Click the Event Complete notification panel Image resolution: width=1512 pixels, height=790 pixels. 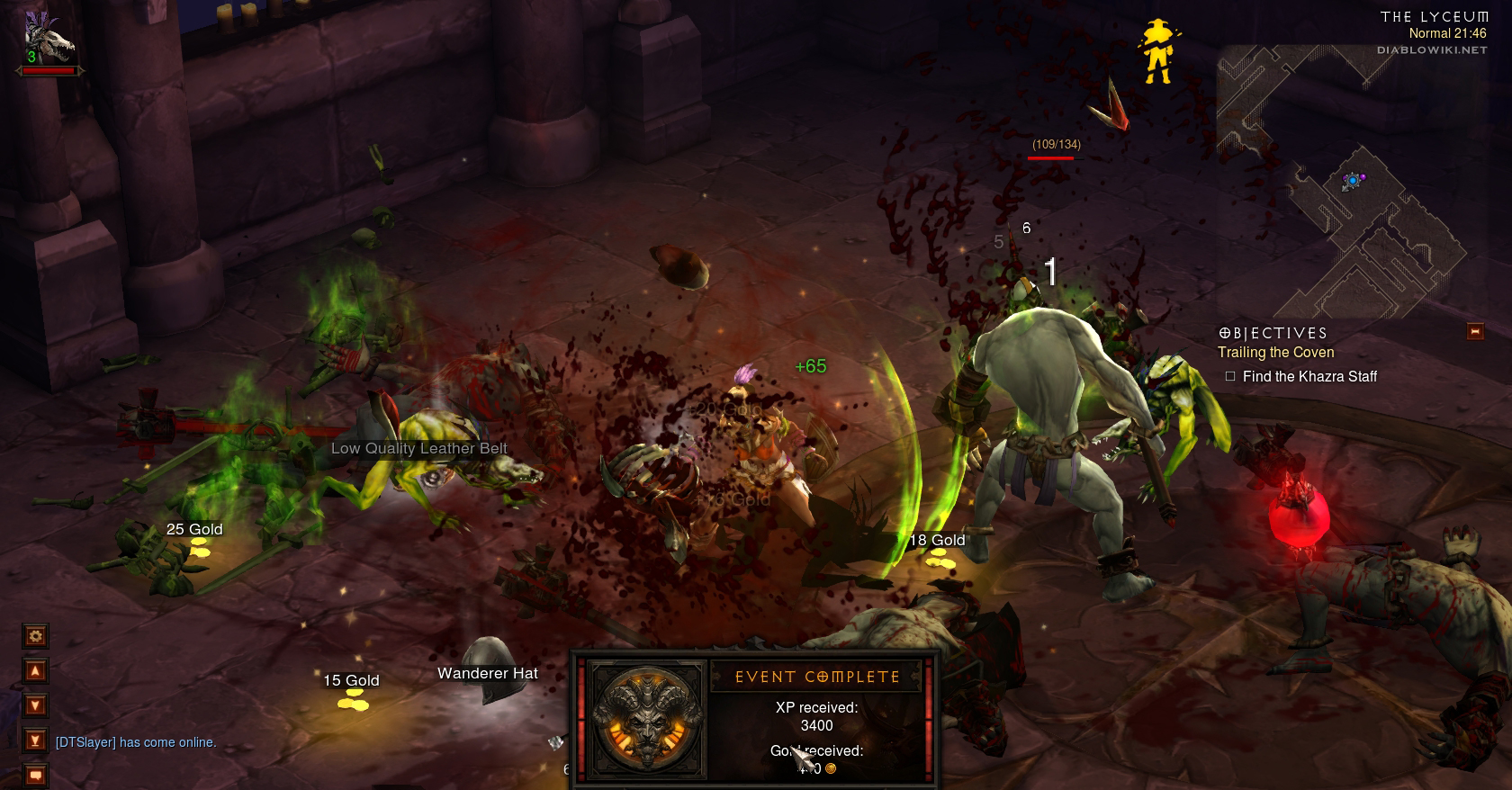coord(755,717)
